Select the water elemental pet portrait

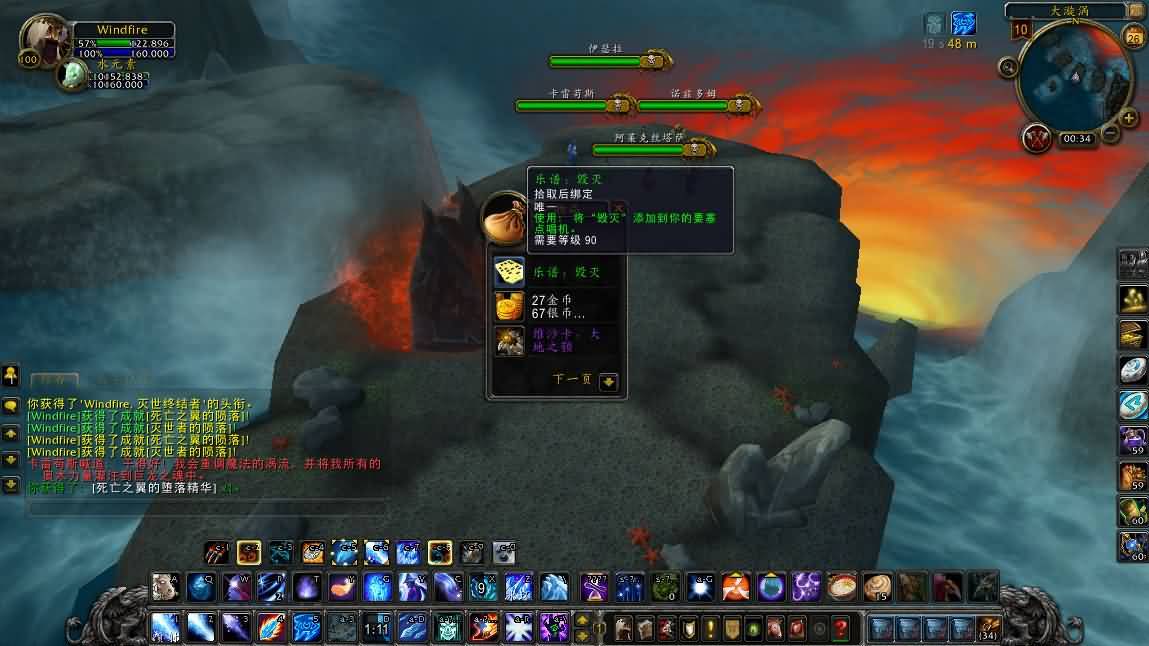pos(73,75)
